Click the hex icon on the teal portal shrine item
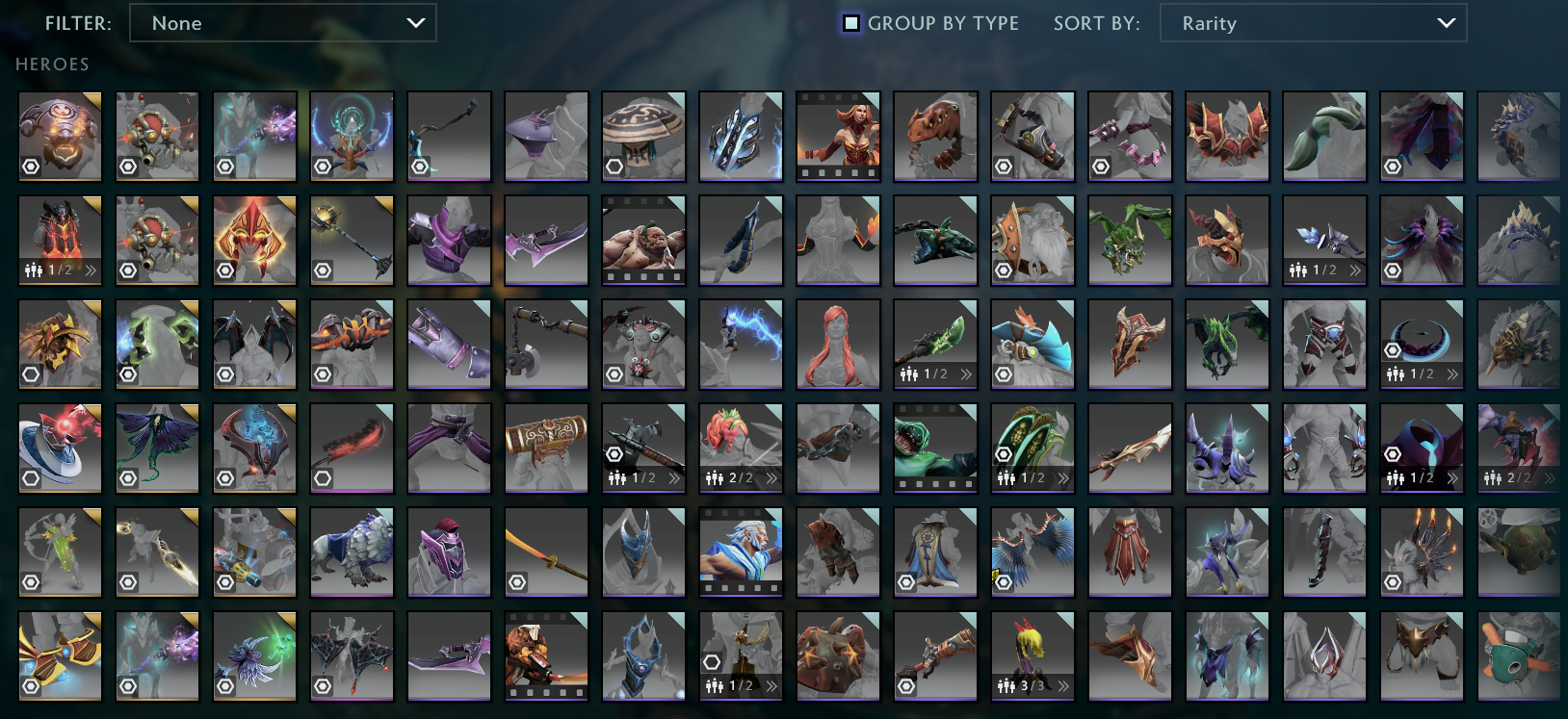The height and width of the screenshot is (719, 1568). [x=321, y=167]
